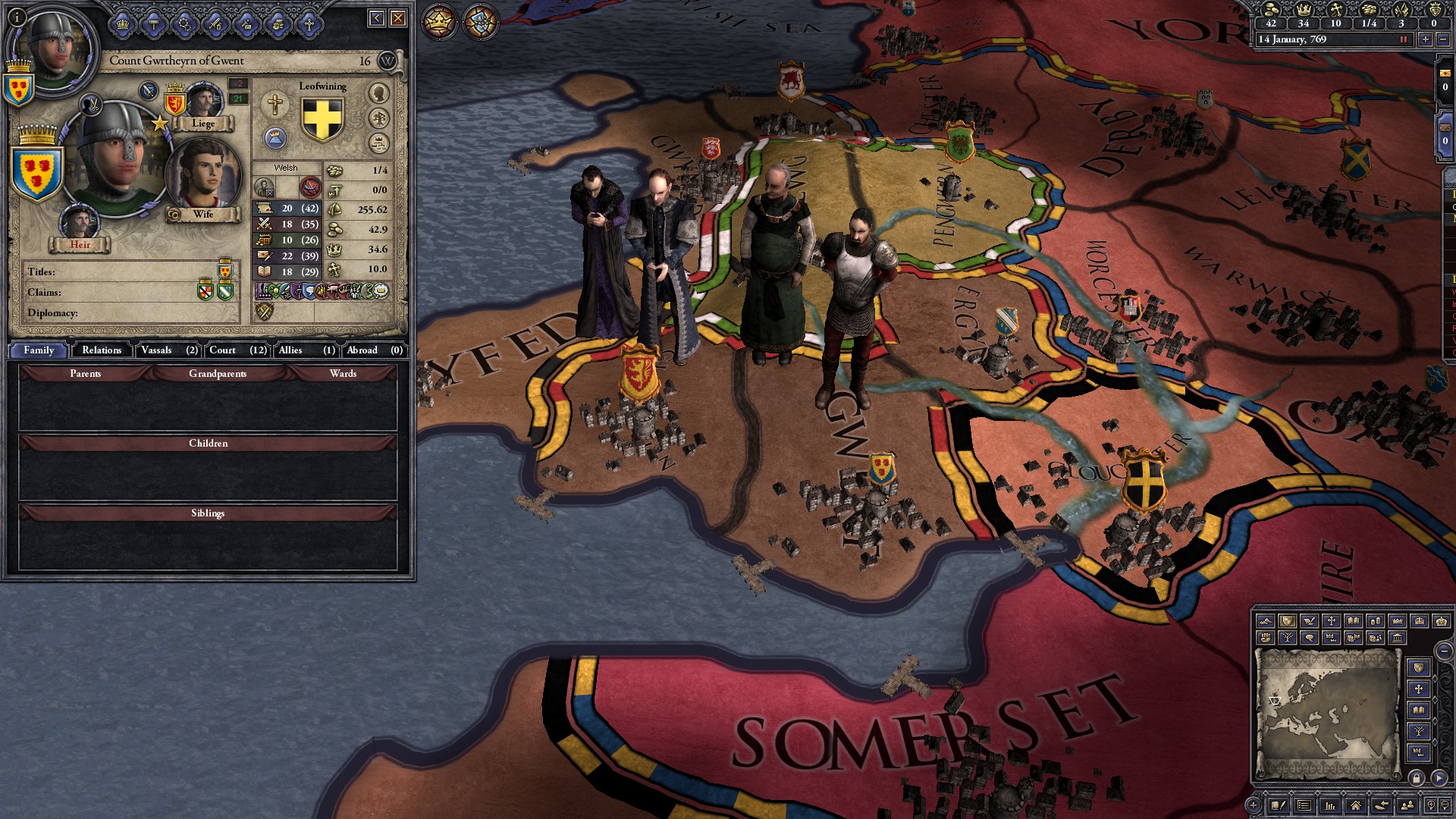Close the character panel with the X
This screenshot has width=1456, height=819.
pyautogui.click(x=398, y=18)
